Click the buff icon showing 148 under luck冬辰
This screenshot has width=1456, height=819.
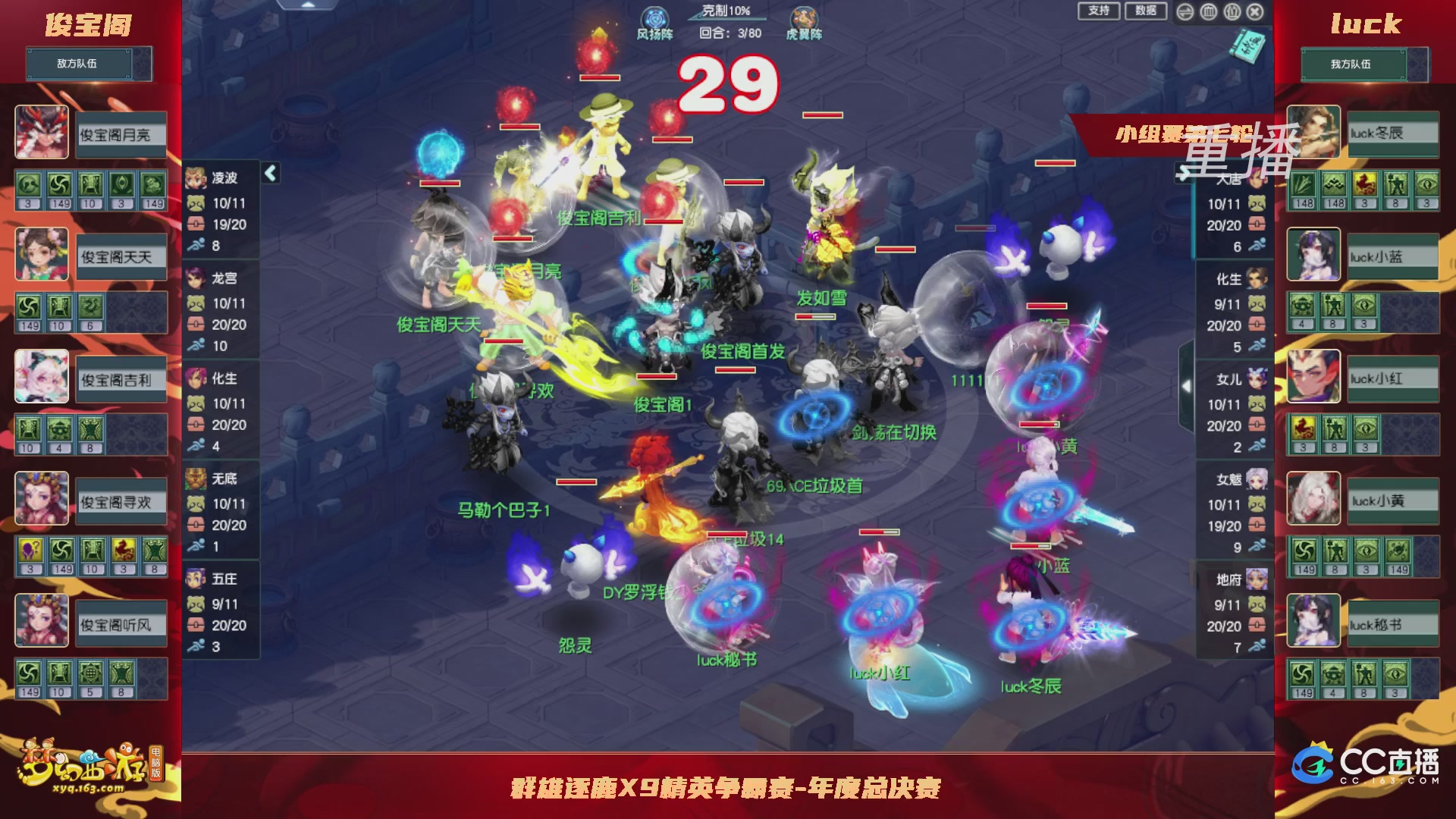pyautogui.click(x=1304, y=184)
